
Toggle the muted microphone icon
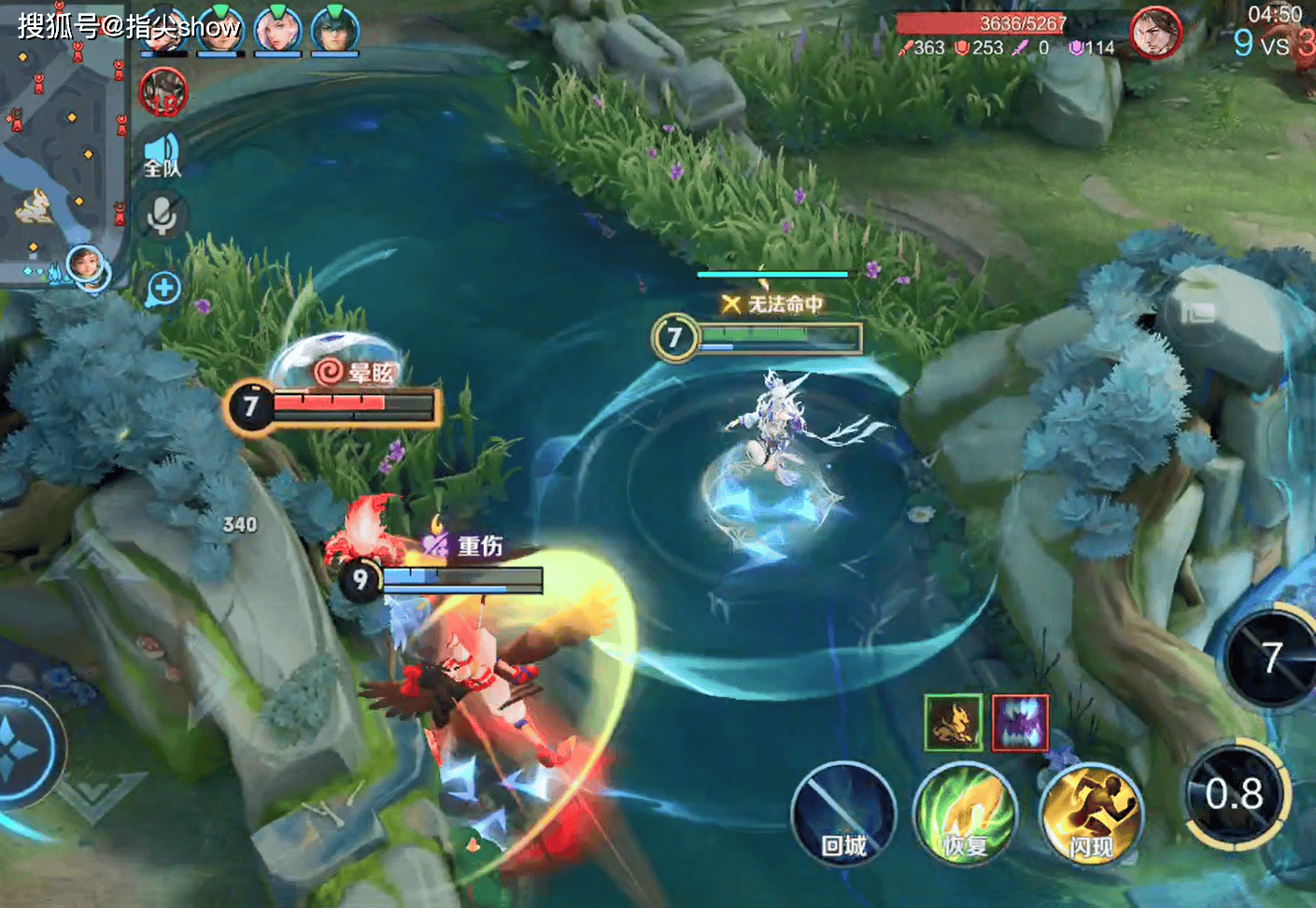click(162, 215)
